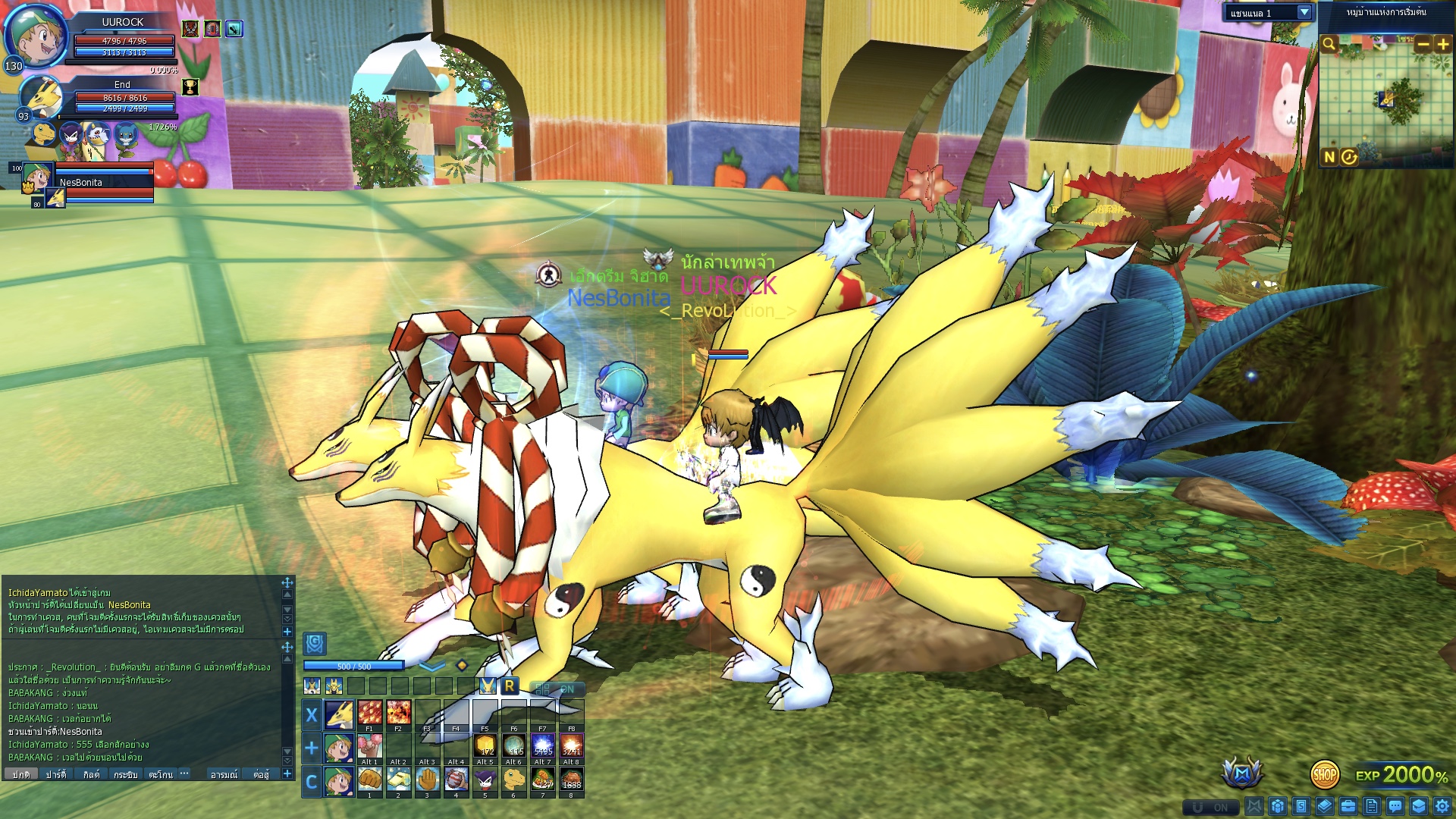Click the minimap magnifying glass button
Viewport: 1456px width, 819px height.
point(1329,44)
